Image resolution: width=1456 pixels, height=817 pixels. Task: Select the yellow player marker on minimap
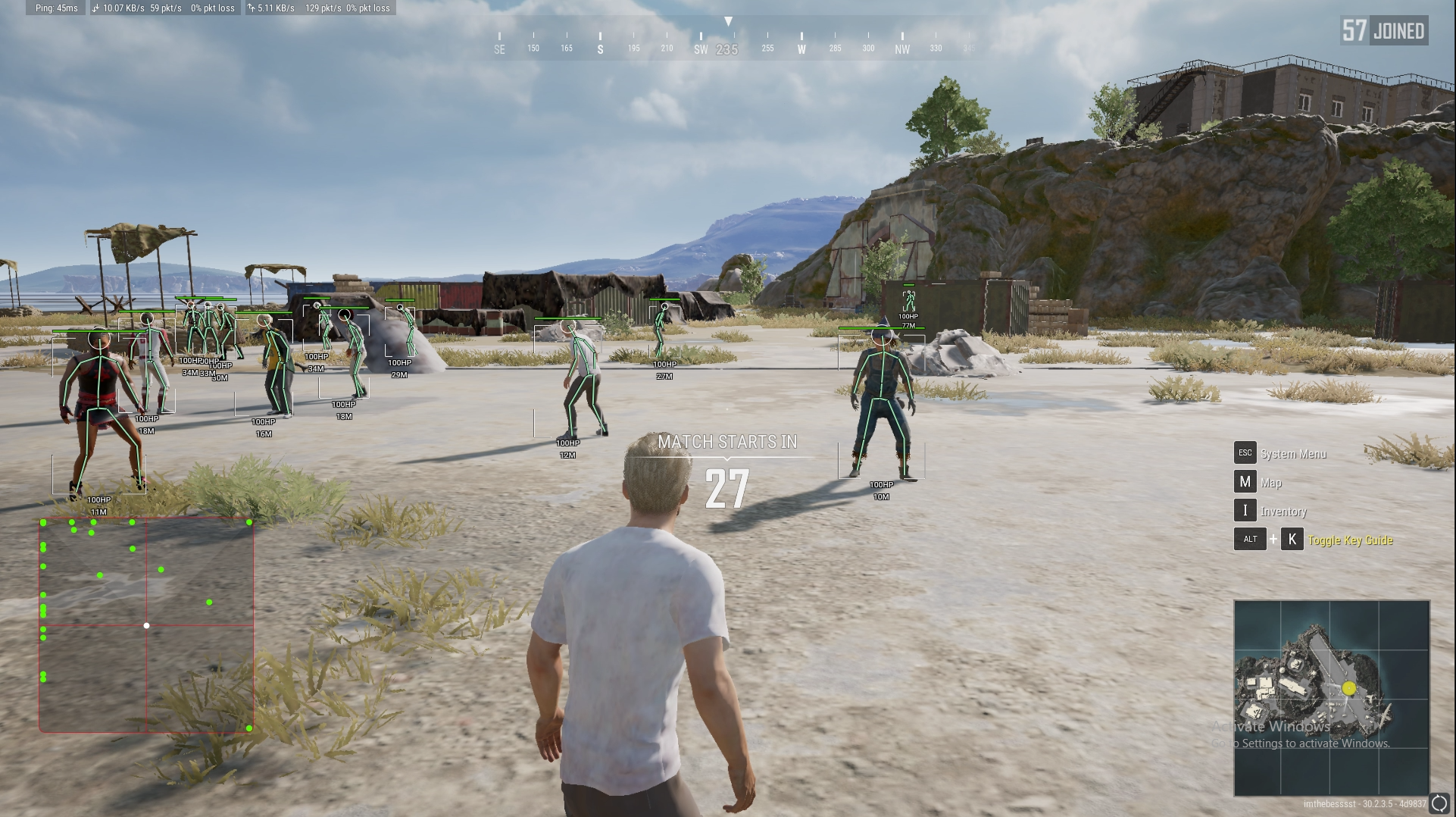click(1348, 688)
